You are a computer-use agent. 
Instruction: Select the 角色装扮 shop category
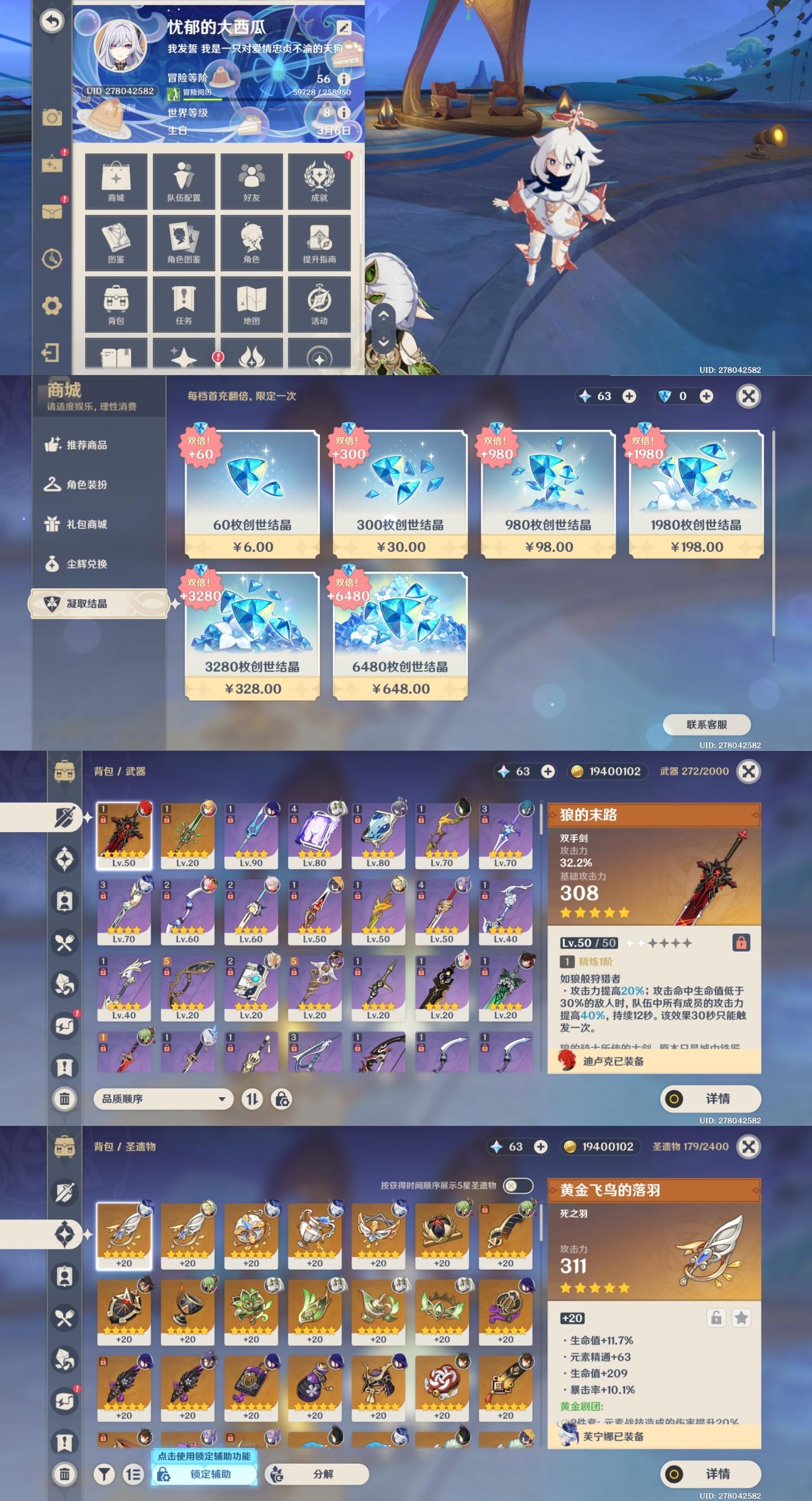(86, 484)
